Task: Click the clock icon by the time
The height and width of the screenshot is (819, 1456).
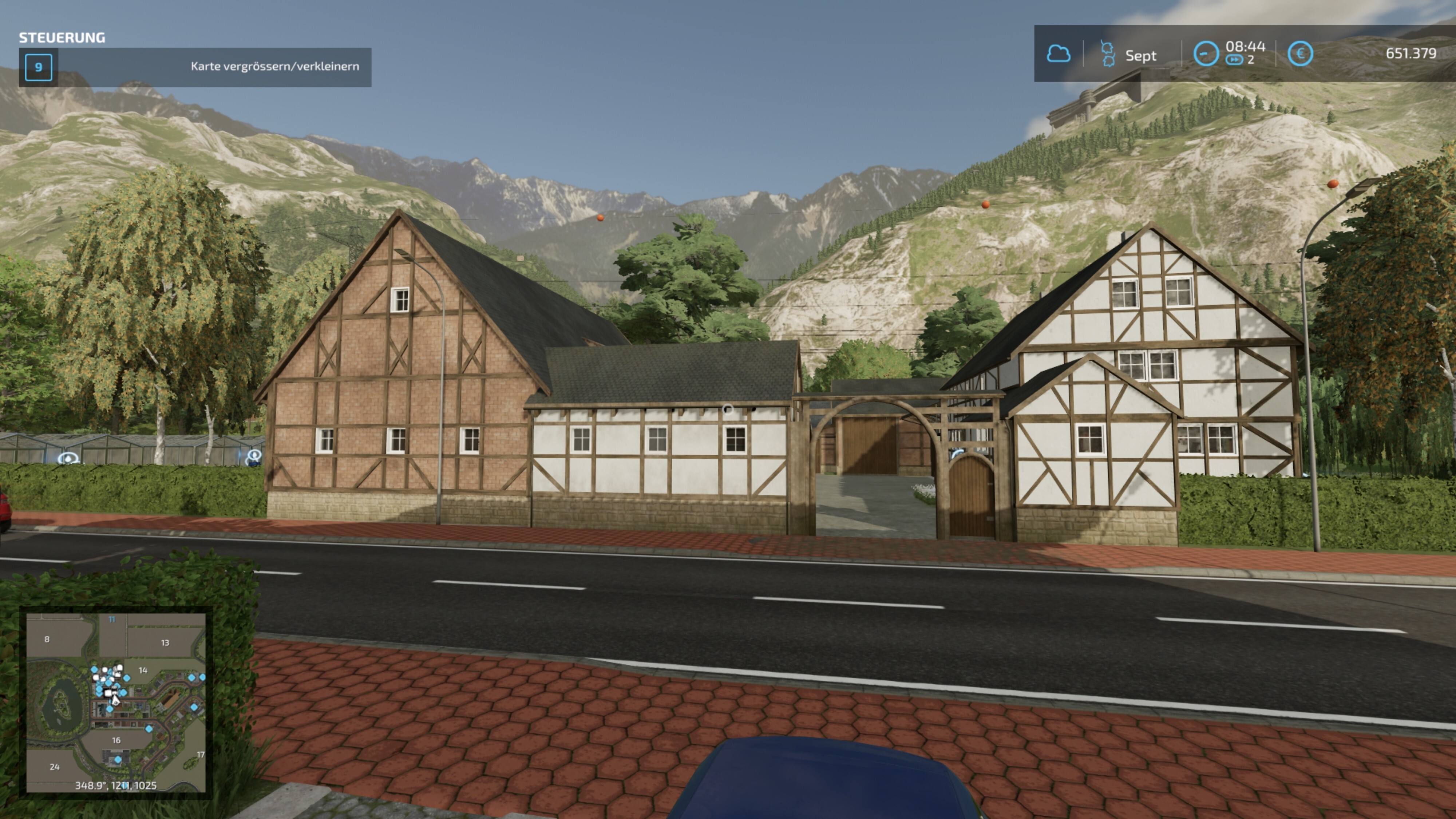Action: coord(1206,54)
